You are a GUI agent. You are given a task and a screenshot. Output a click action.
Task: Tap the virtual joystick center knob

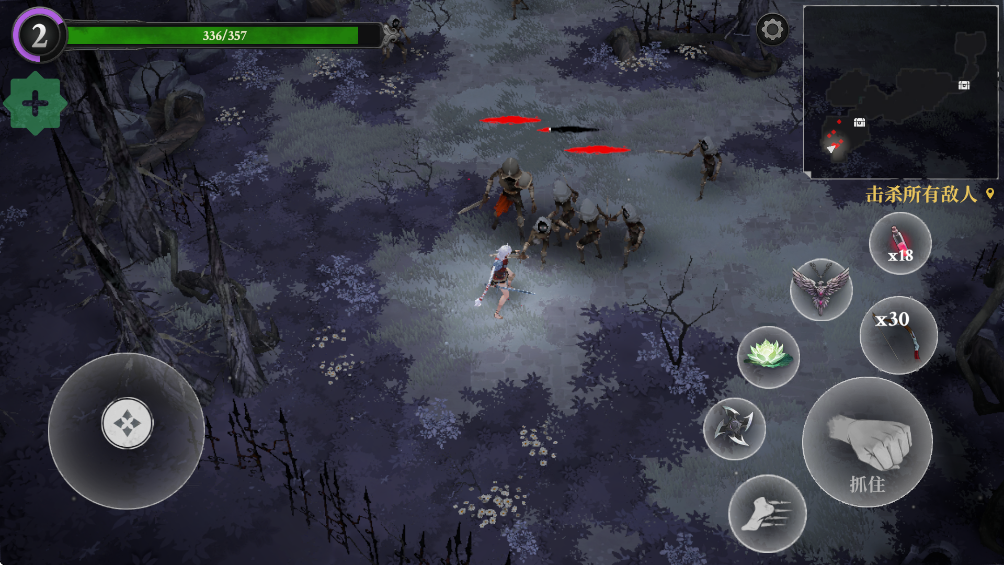tap(127, 424)
